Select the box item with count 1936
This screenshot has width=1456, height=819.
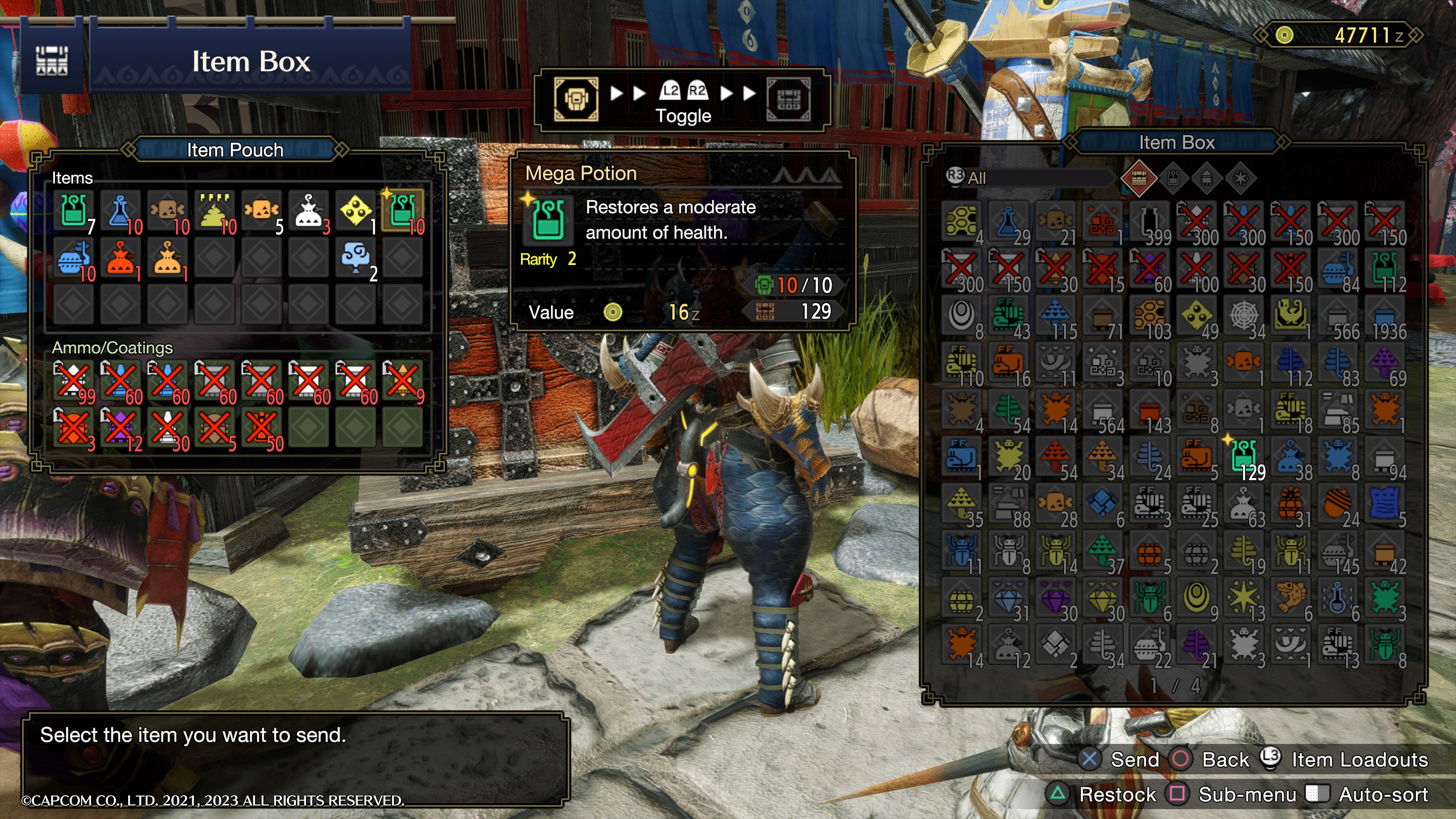(1385, 315)
